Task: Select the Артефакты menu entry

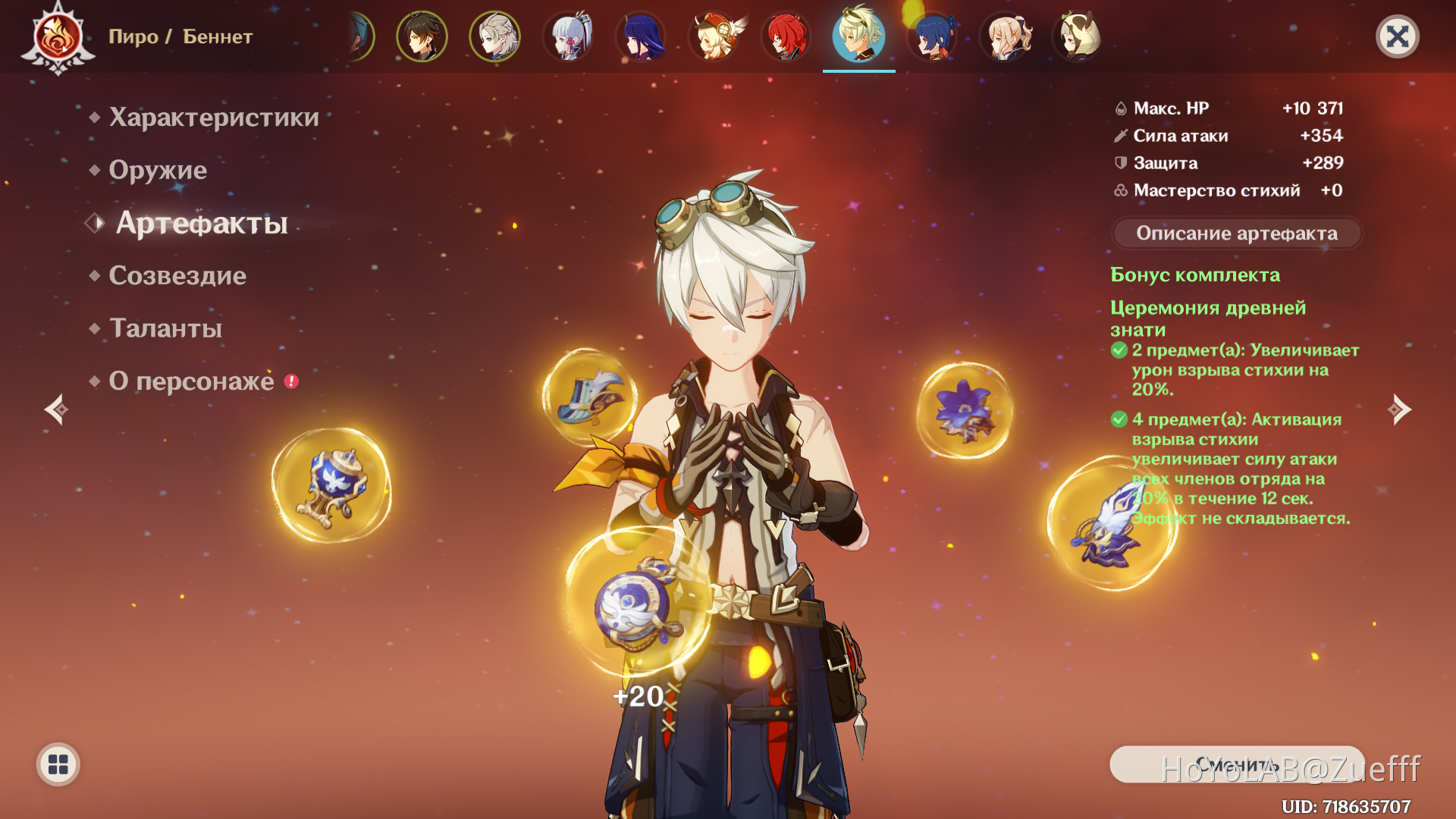Action: click(x=202, y=223)
